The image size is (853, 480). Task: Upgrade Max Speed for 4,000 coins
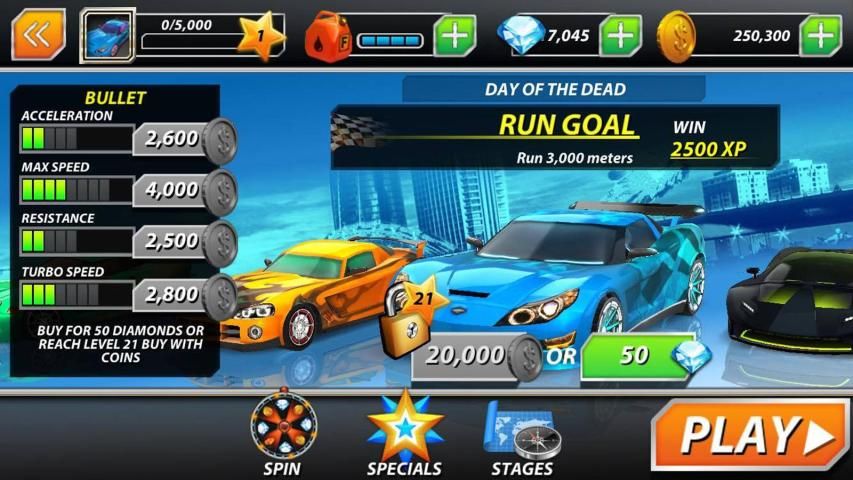pos(185,189)
